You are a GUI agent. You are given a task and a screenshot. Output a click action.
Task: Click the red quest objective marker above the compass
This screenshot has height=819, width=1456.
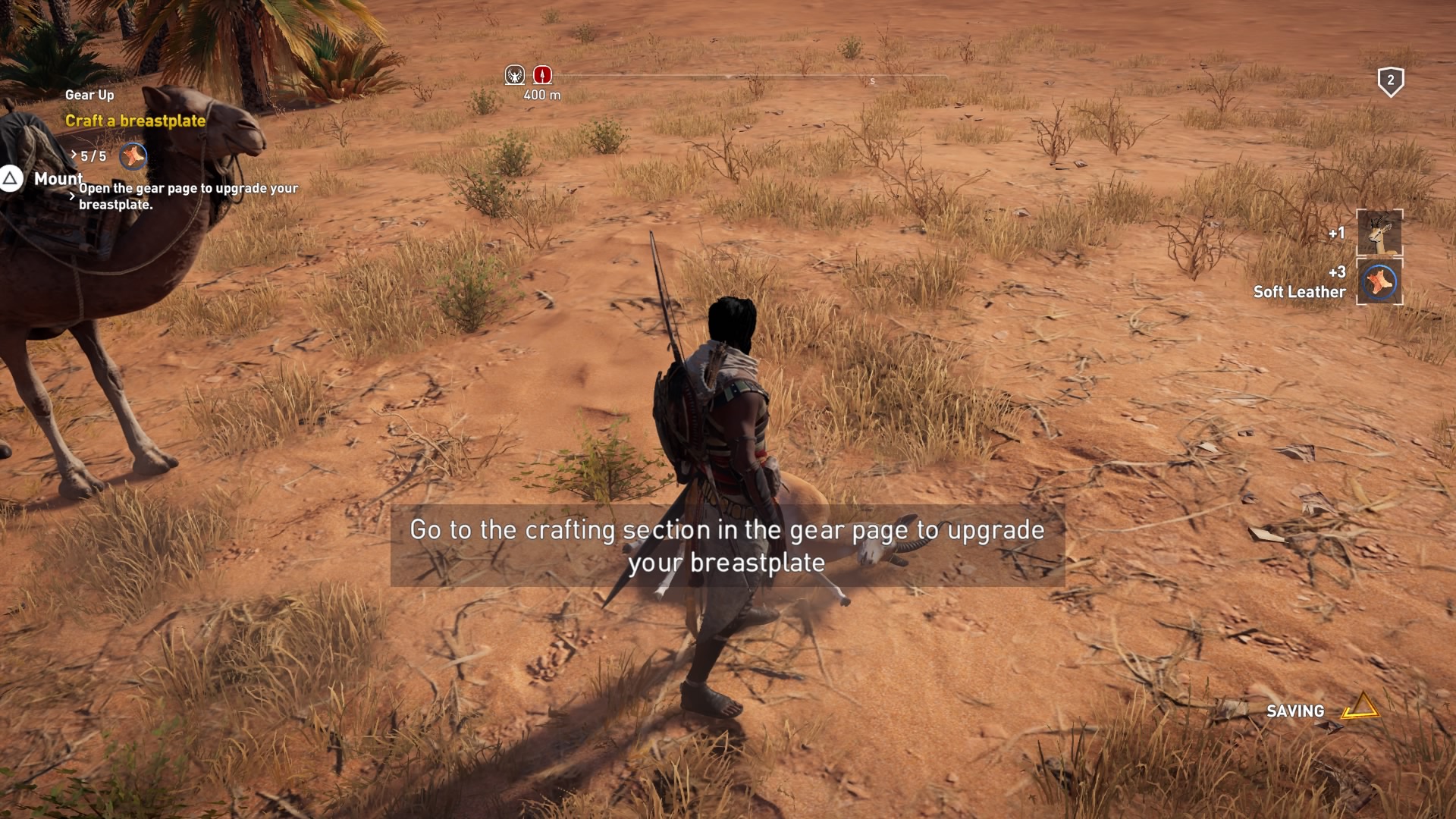click(541, 74)
